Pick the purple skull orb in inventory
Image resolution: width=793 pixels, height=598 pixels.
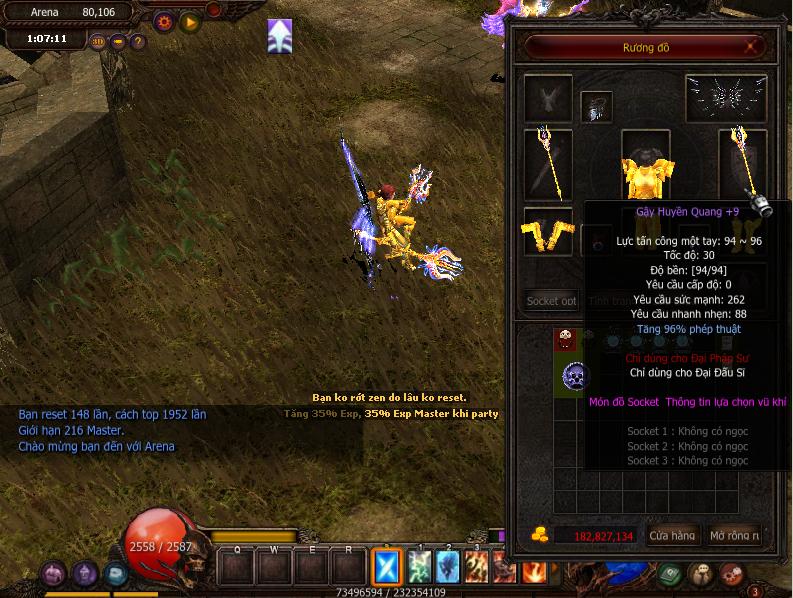coord(575,376)
